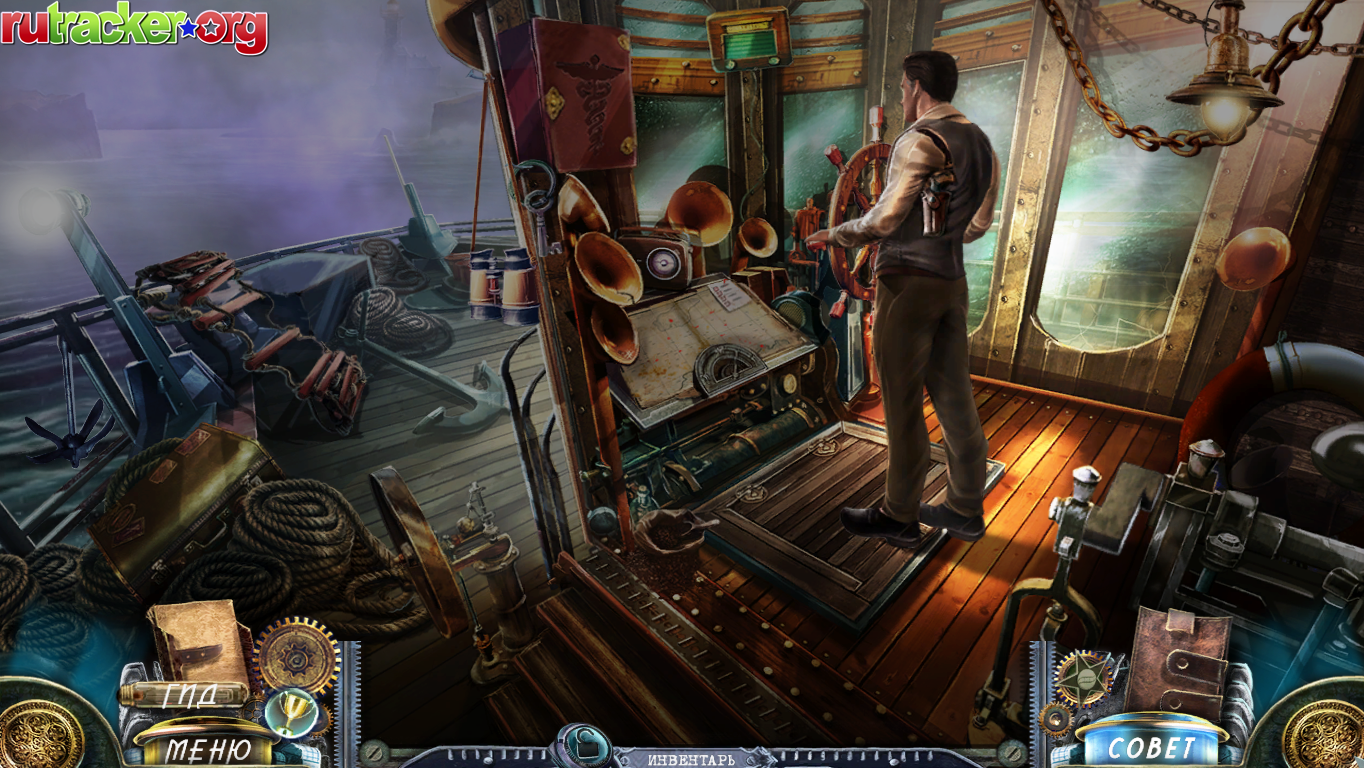View achievements via the trophy icon

292,714
